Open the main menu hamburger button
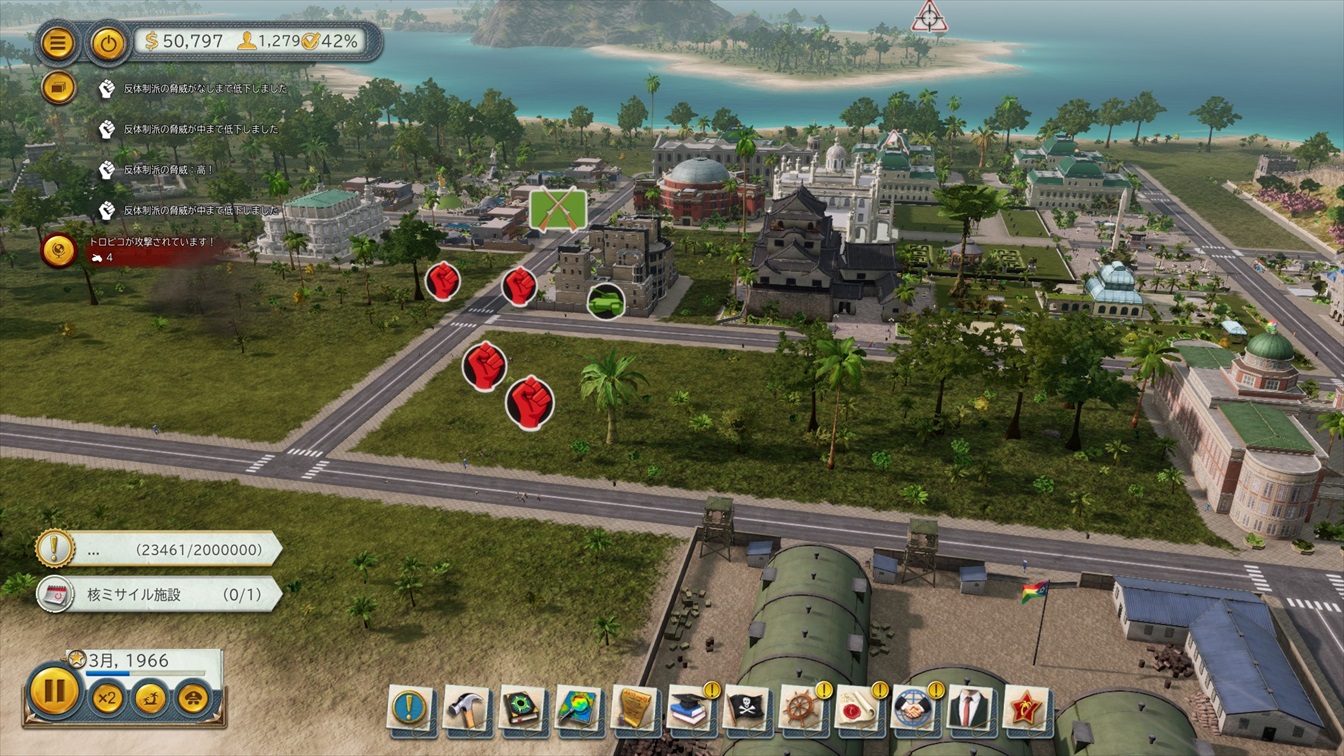 [x=59, y=43]
